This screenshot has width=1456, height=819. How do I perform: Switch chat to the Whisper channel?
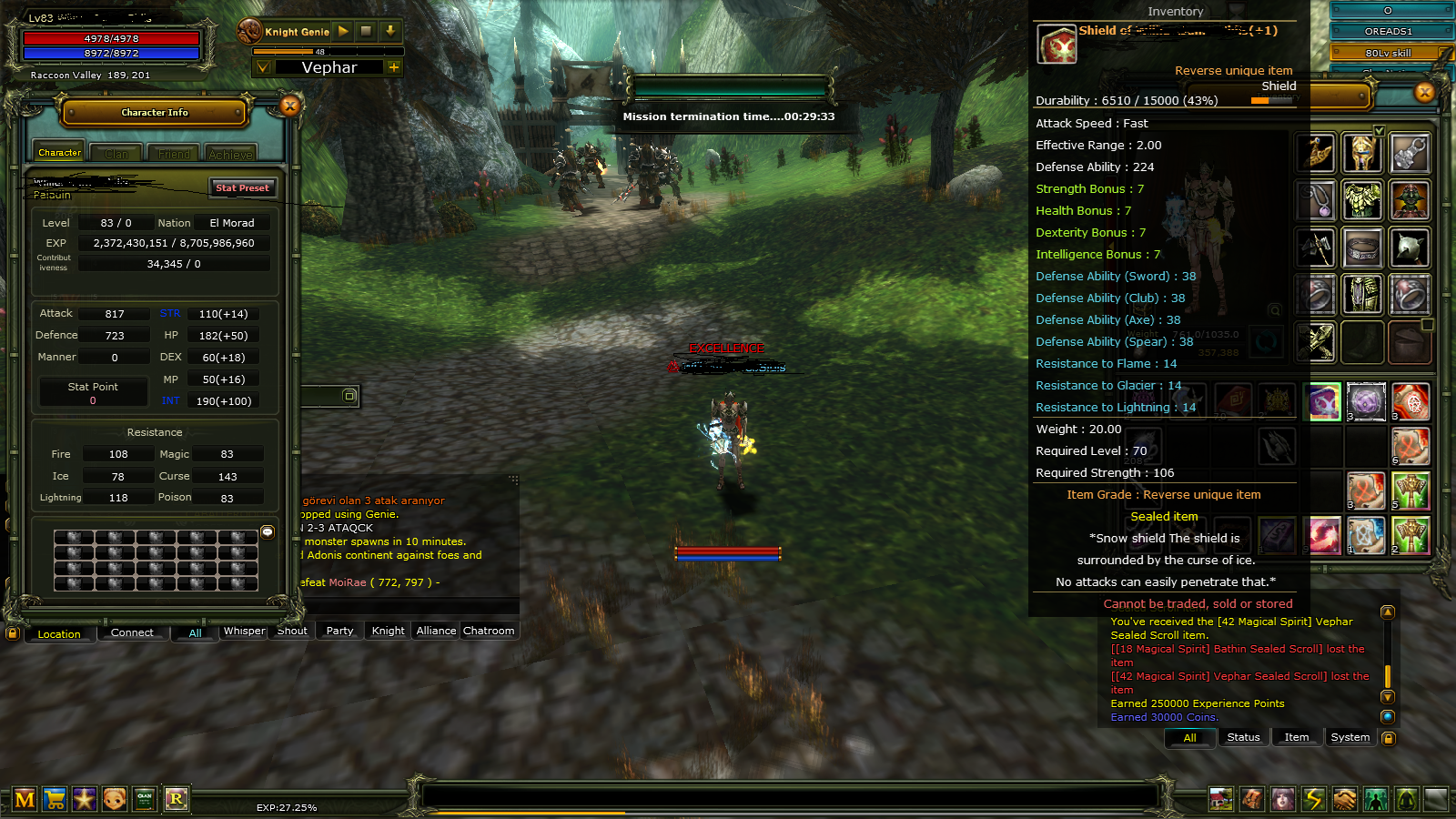point(244,631)
